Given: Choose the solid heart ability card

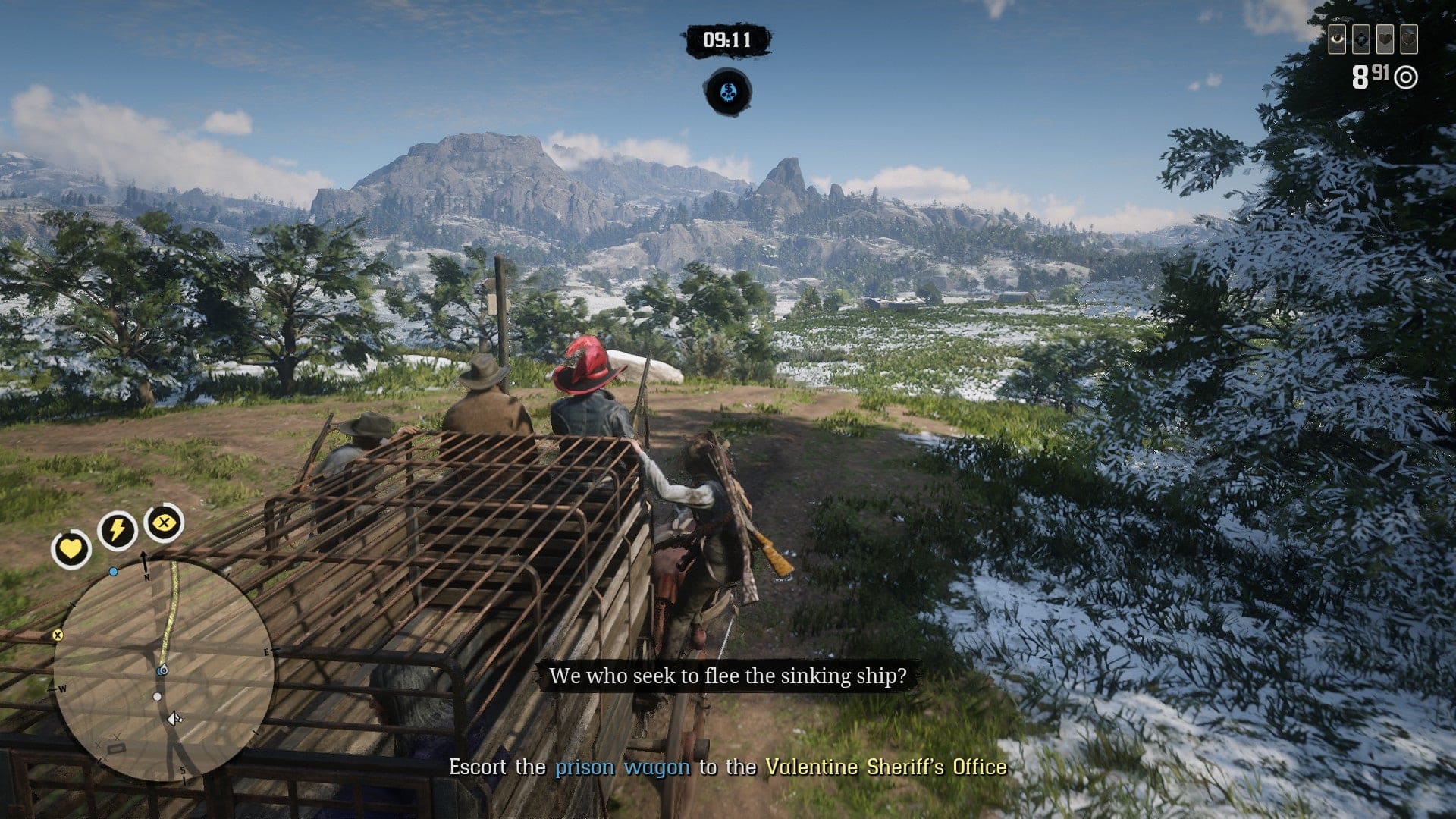Looking at the screenshot, I should [x=1385, y=39].
